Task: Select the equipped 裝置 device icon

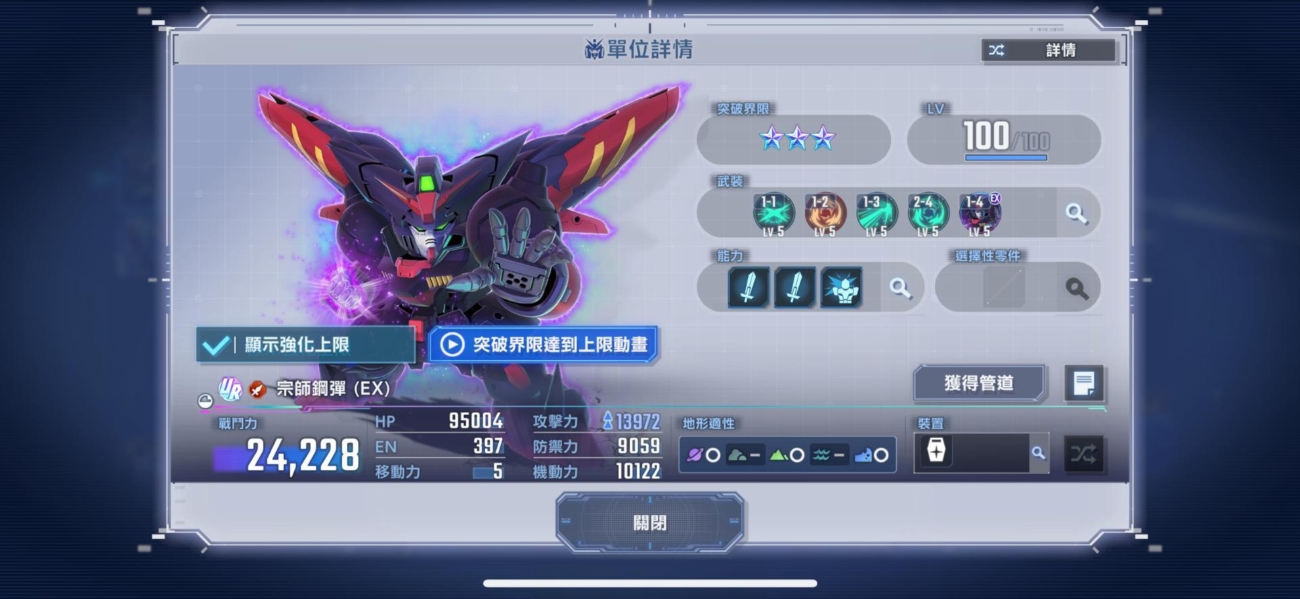Action: tap(936, 453)
